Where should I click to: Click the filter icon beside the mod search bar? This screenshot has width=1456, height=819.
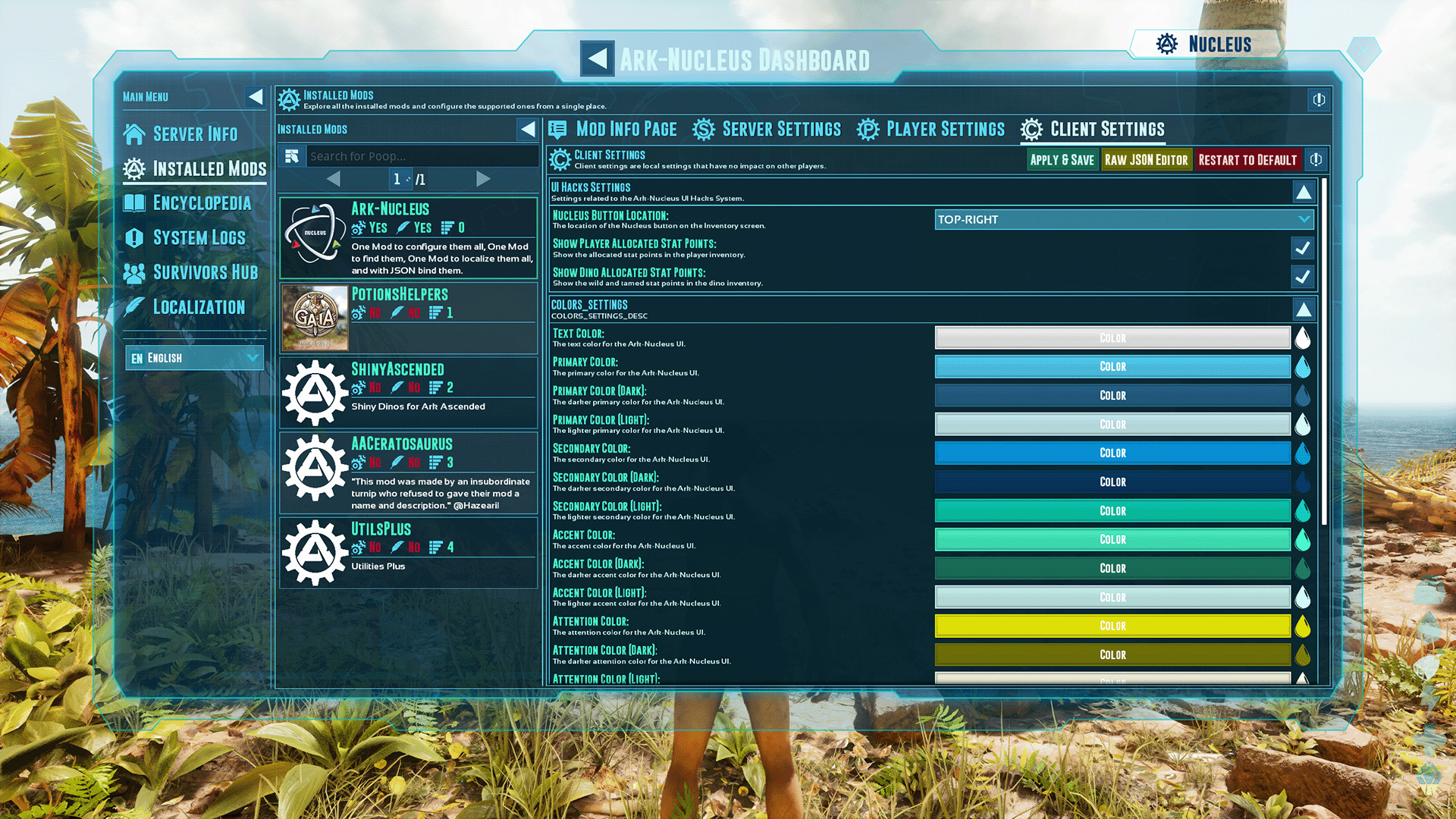[x=292, y=155]
